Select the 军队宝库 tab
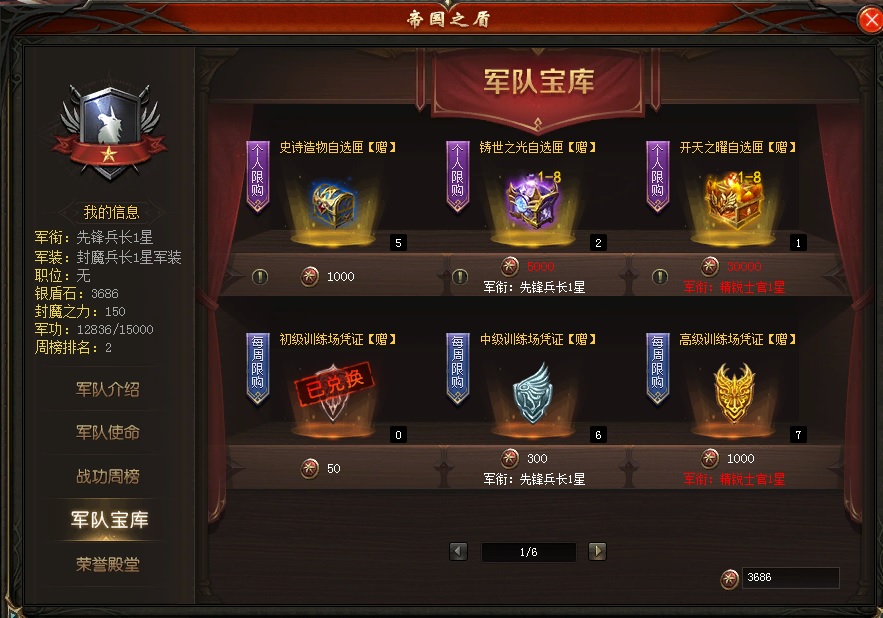Viewport: 883px width, 618px height. 108,520
